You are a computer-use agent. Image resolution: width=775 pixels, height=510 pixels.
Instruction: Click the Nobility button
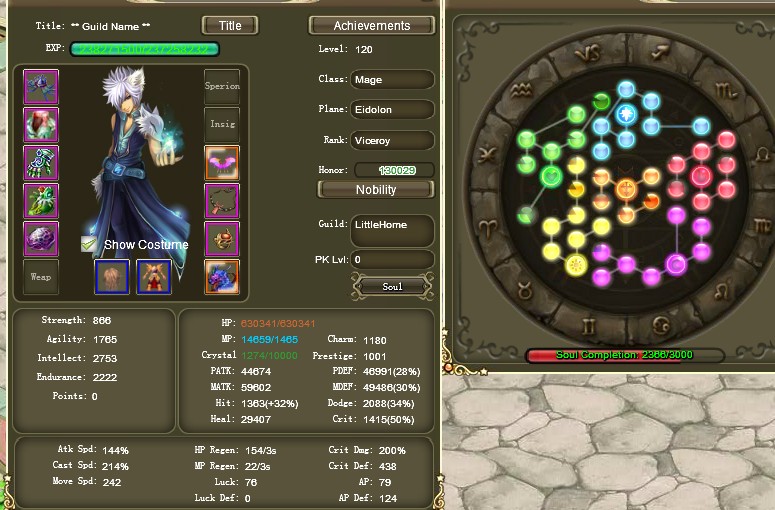pos(375,189)
